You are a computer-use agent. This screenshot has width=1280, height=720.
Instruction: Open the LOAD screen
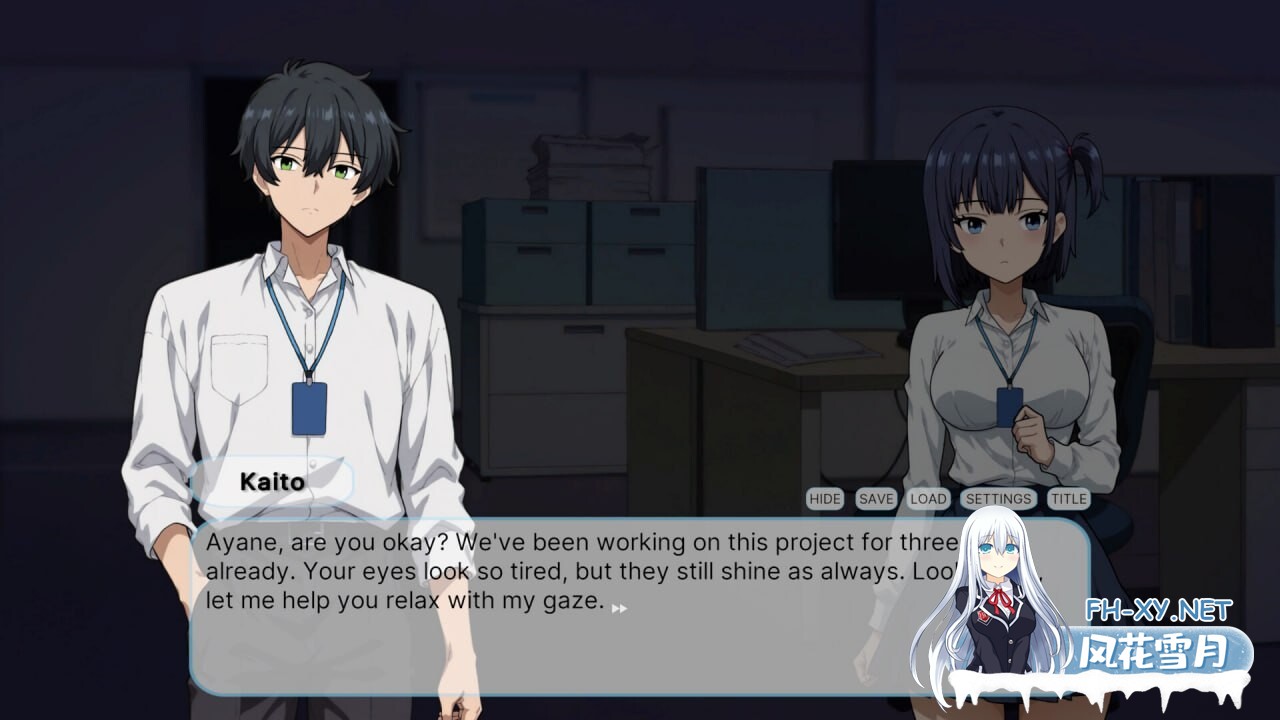tap(929, 499)
